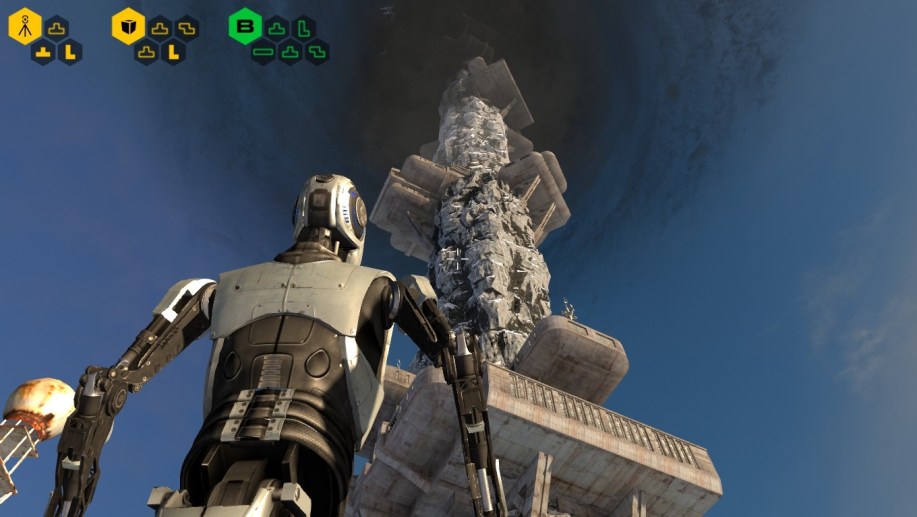Select the green straight bar sigil
The image size is (917, 517).
(x=263, y=52)
